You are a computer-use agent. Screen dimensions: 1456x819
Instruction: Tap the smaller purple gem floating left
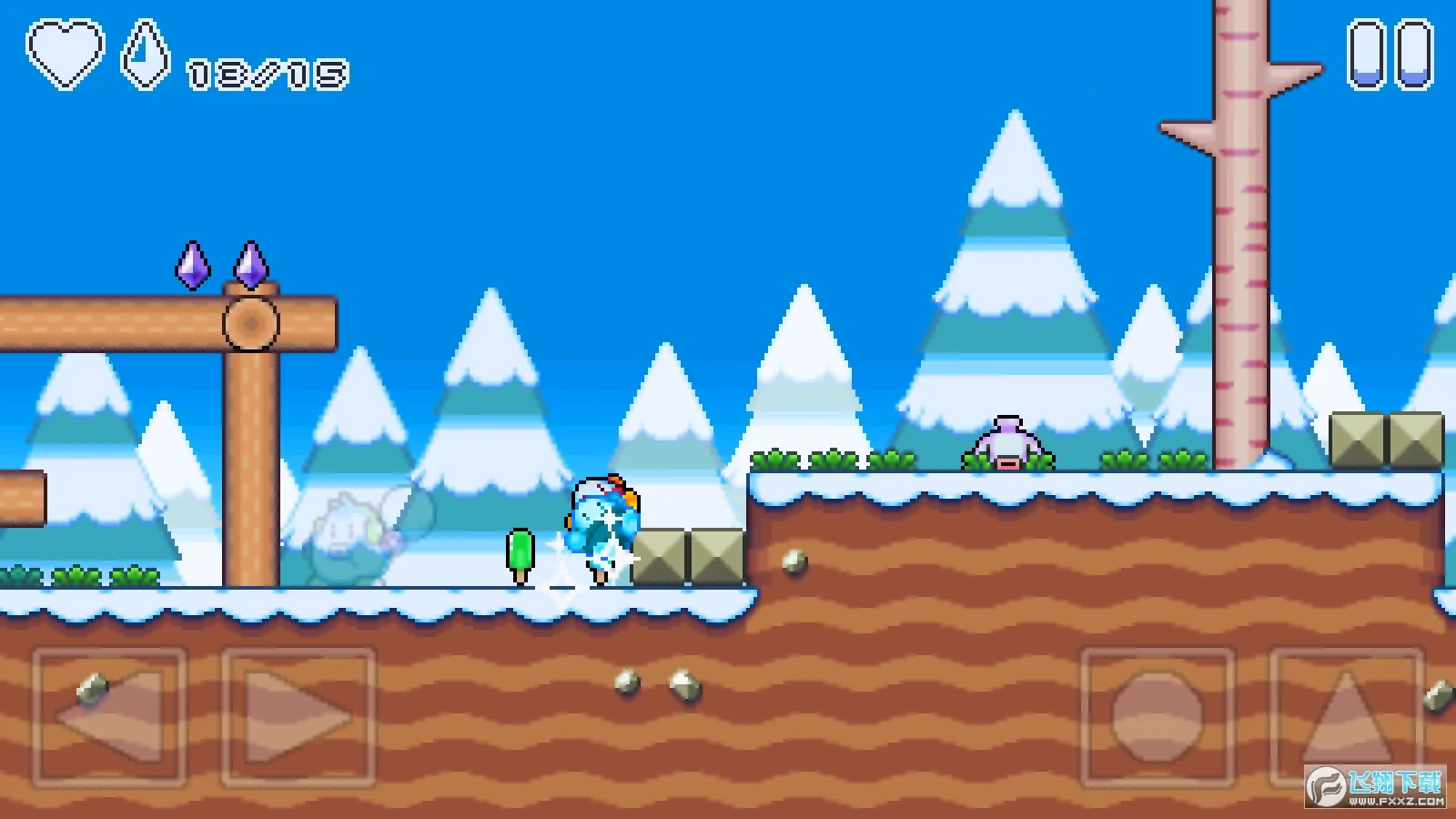click(194, 266)
